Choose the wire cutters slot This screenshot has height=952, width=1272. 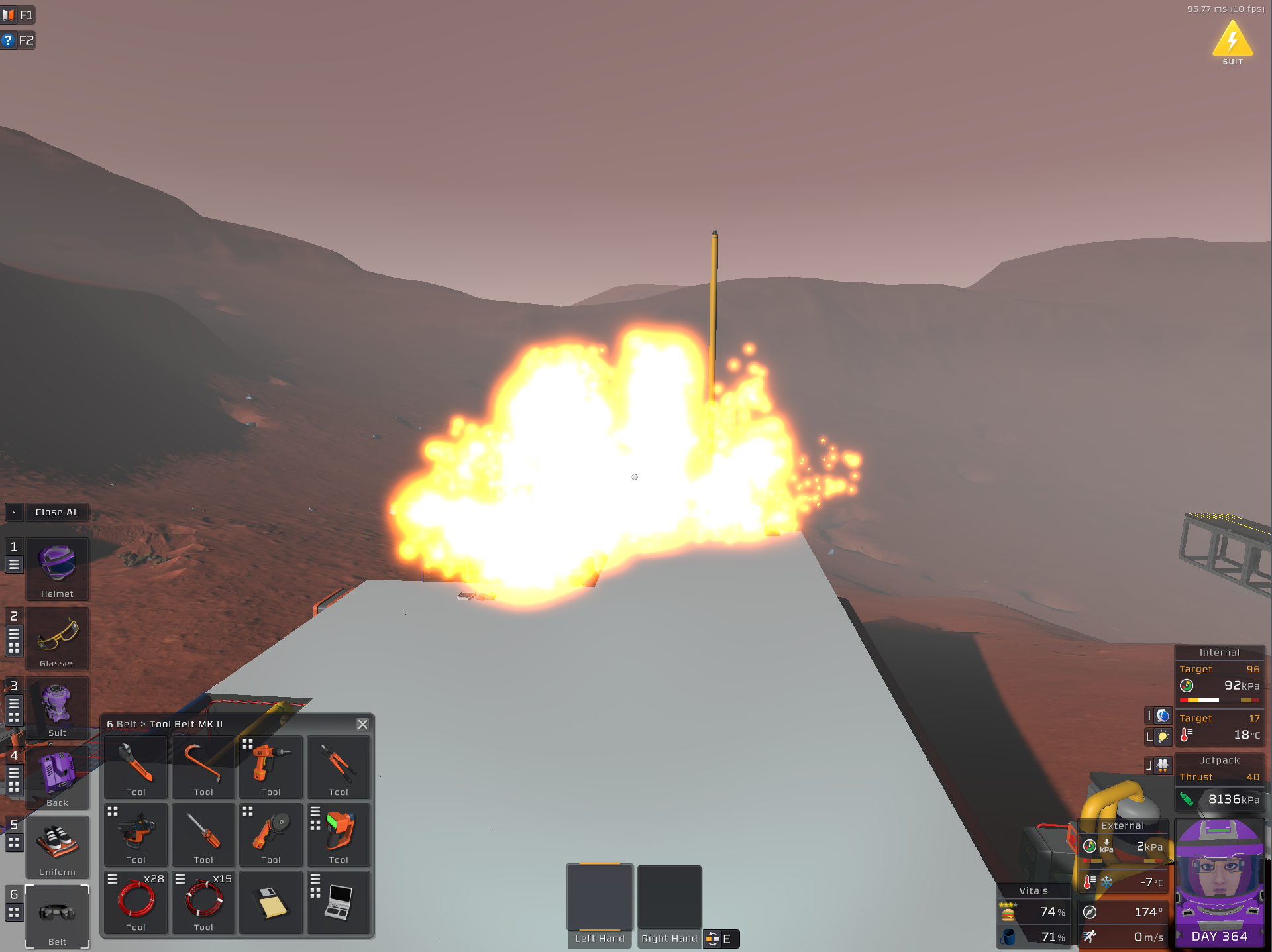tap(339, 766)
